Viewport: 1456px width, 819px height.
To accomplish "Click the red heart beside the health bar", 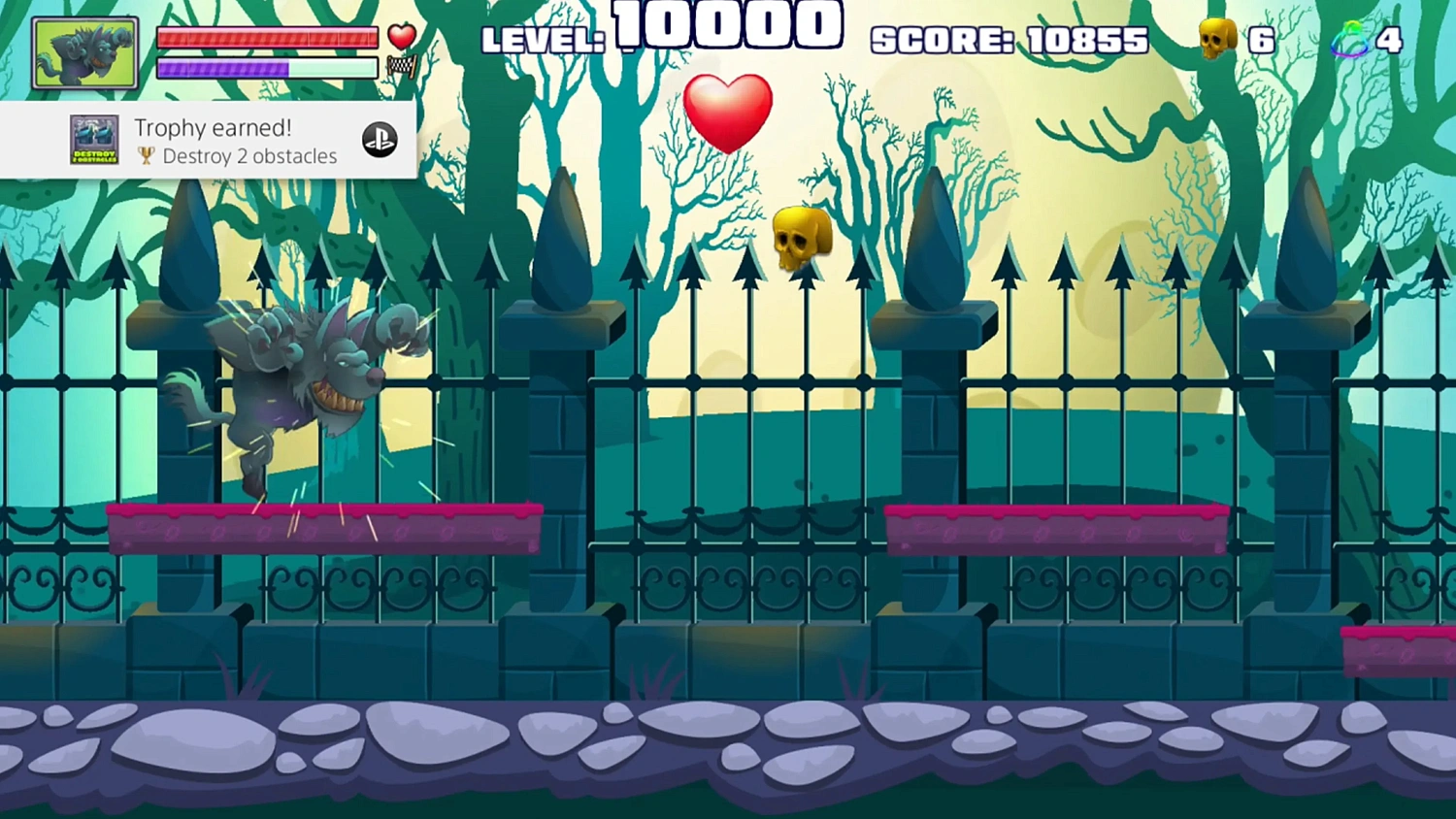I will tap(402, 36).
